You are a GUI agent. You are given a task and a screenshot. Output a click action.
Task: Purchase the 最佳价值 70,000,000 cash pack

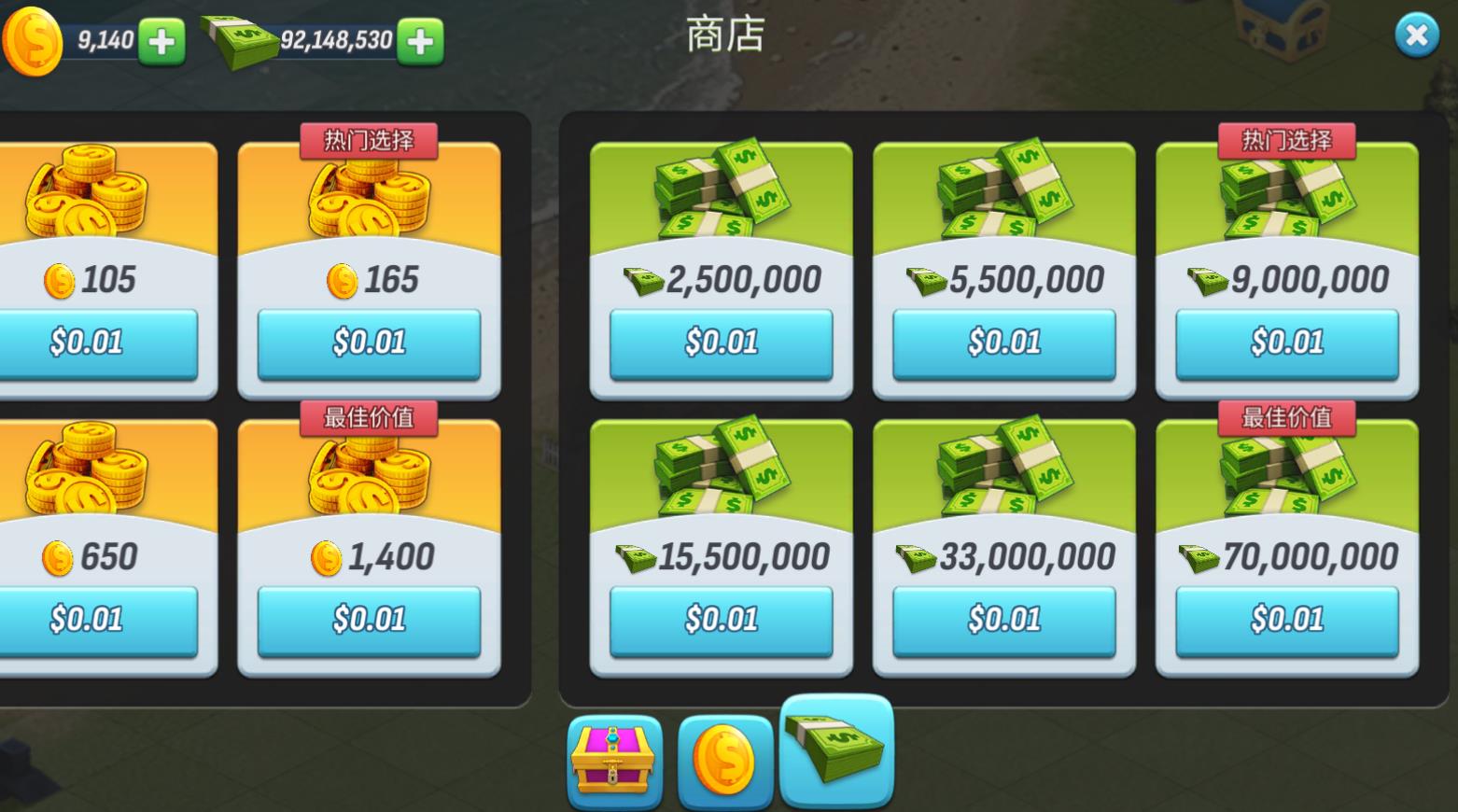tap(1288, 618)
